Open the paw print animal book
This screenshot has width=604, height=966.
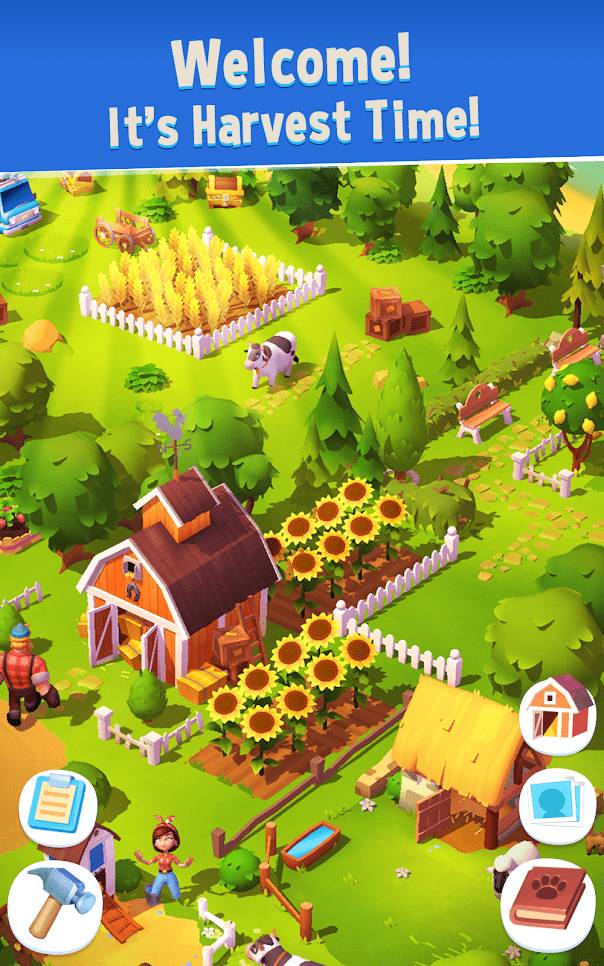pos(550,901)
